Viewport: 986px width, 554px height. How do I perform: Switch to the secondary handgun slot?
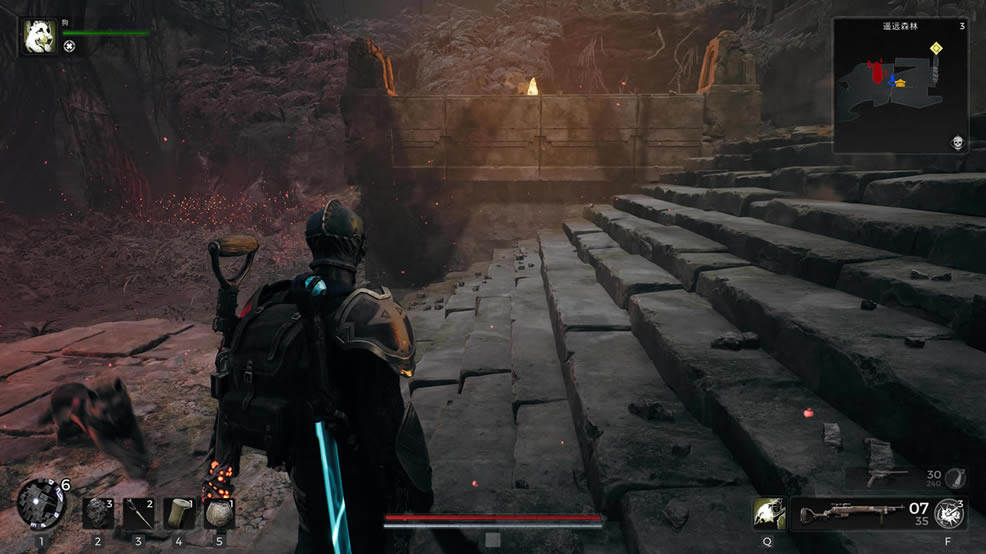tap(905, 478)
